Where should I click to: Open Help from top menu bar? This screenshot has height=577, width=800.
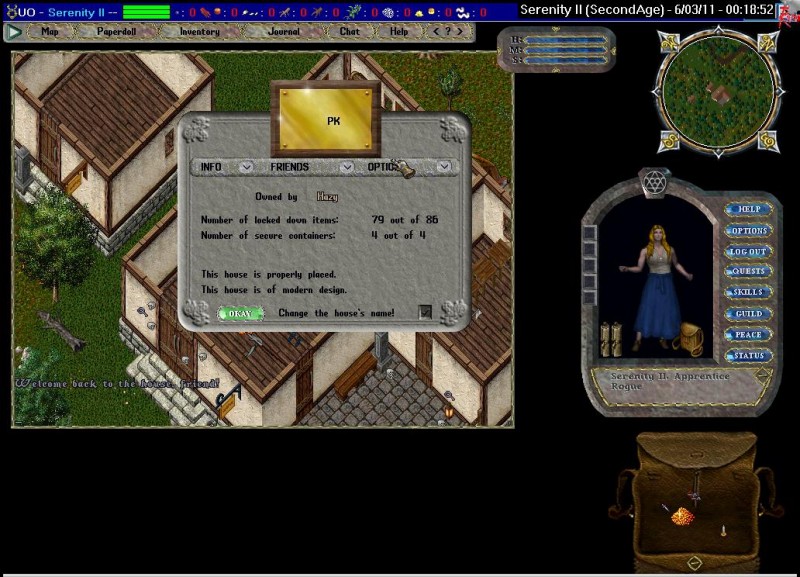(399, 31)
